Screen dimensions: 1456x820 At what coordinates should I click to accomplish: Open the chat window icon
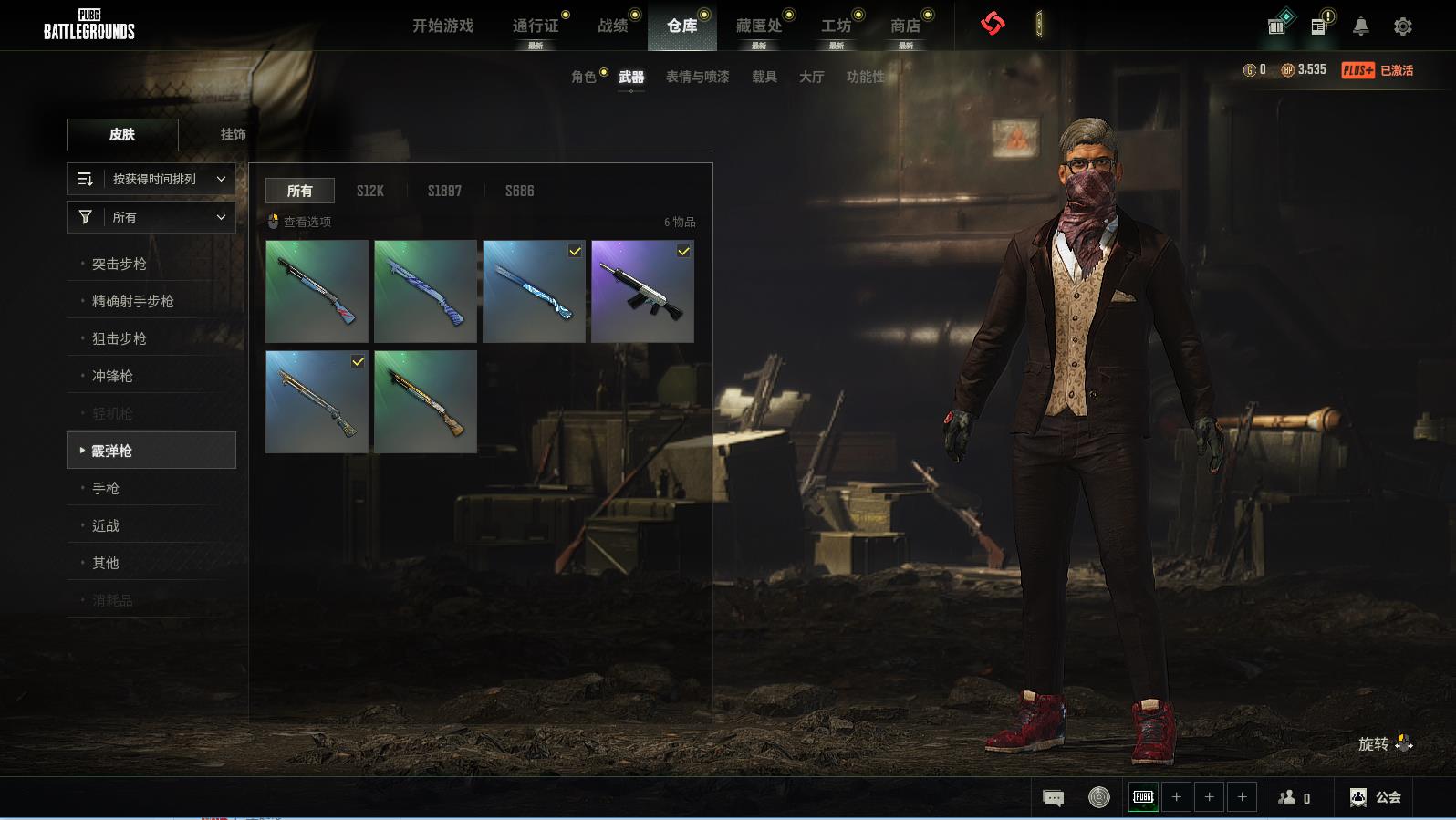1053,798
